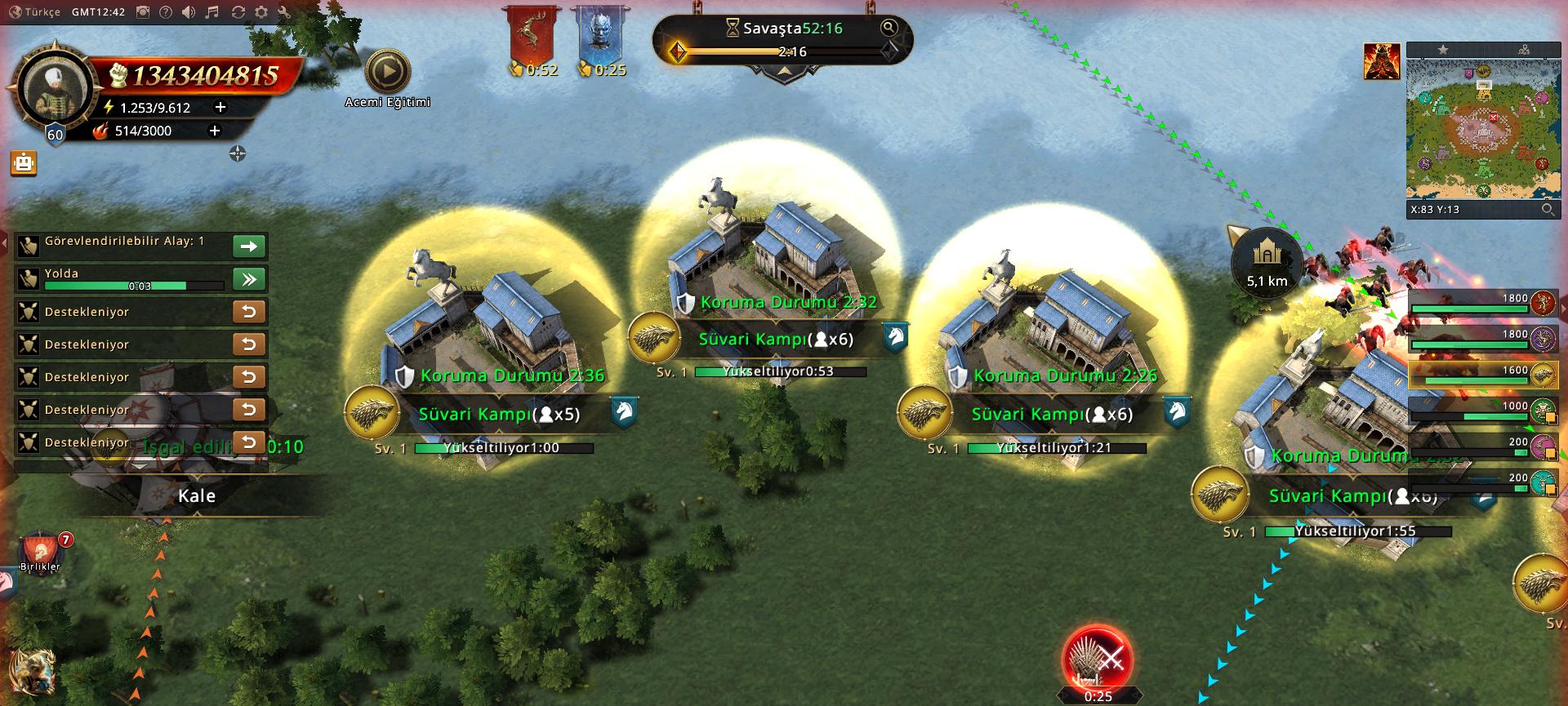1568x706 pixels.
Task: Take a screenshot with the camera icon
Action: [x=143, y=12]
